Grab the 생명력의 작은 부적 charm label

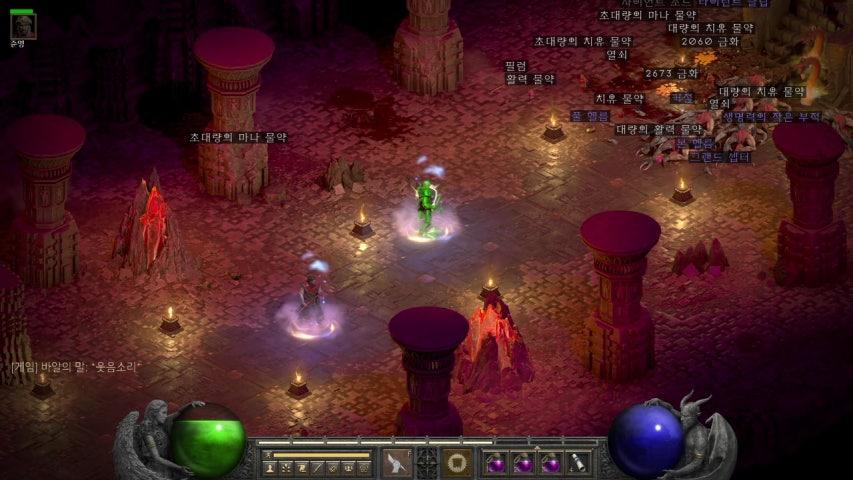771,117
